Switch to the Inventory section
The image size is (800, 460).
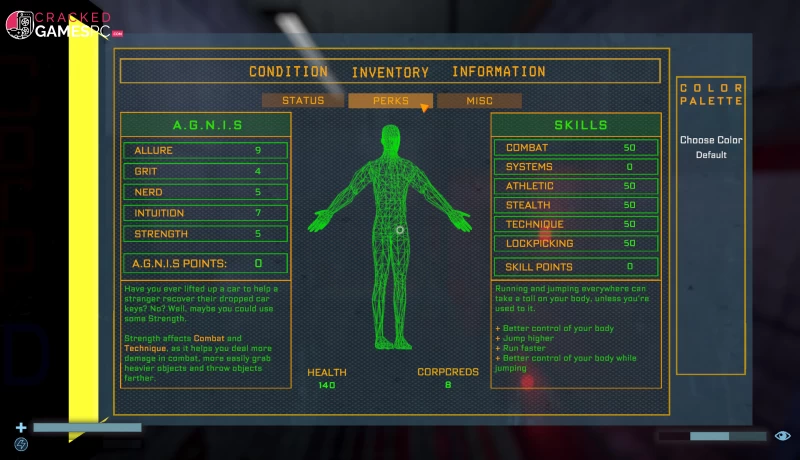(x=390, y=72)
